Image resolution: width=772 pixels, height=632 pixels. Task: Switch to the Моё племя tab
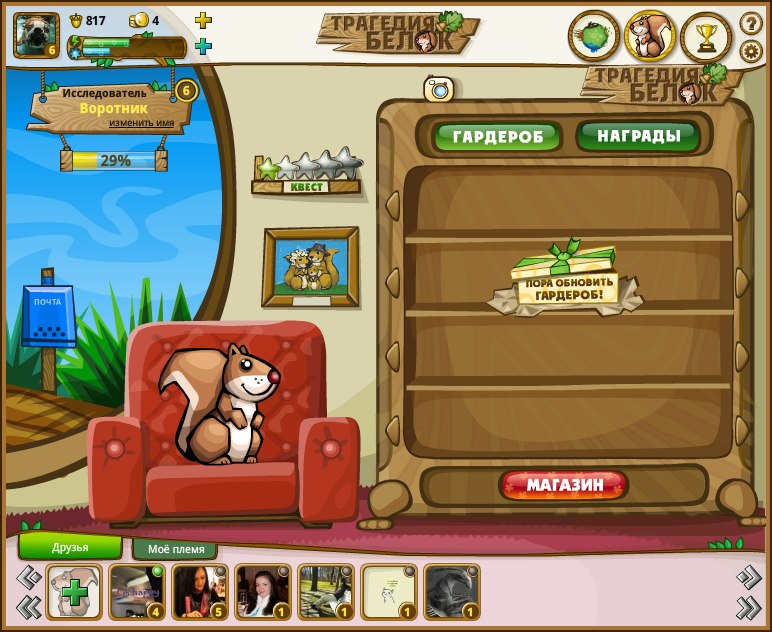(175, 549)
